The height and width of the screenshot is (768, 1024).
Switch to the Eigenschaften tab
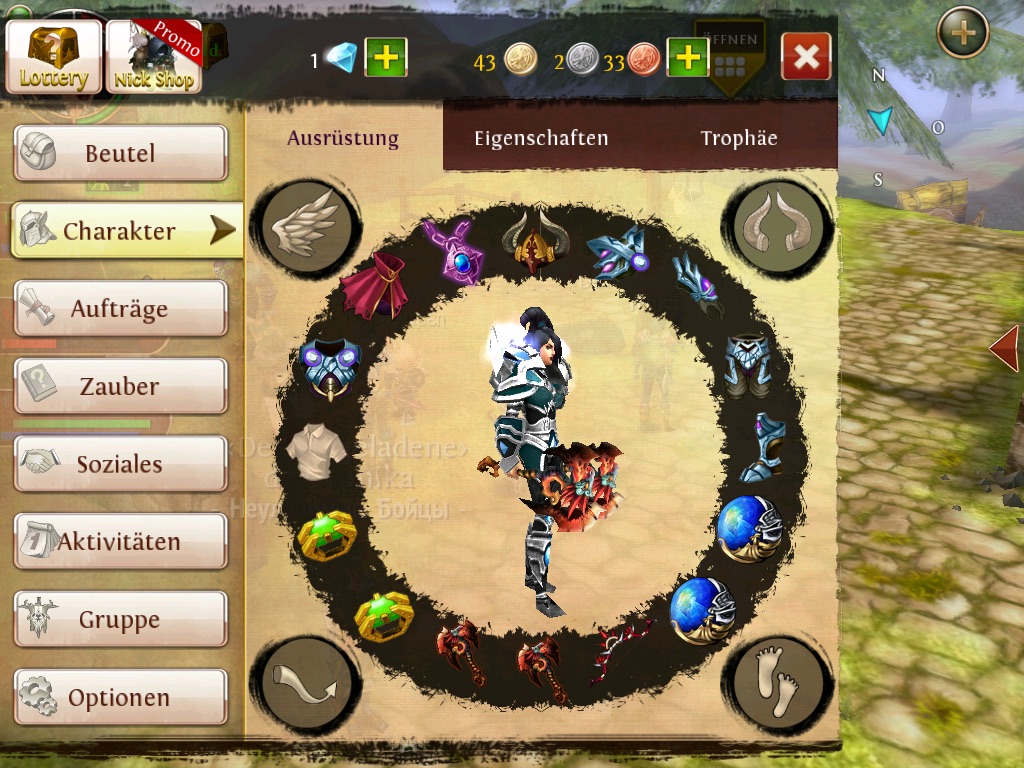(x=541, y=139)
